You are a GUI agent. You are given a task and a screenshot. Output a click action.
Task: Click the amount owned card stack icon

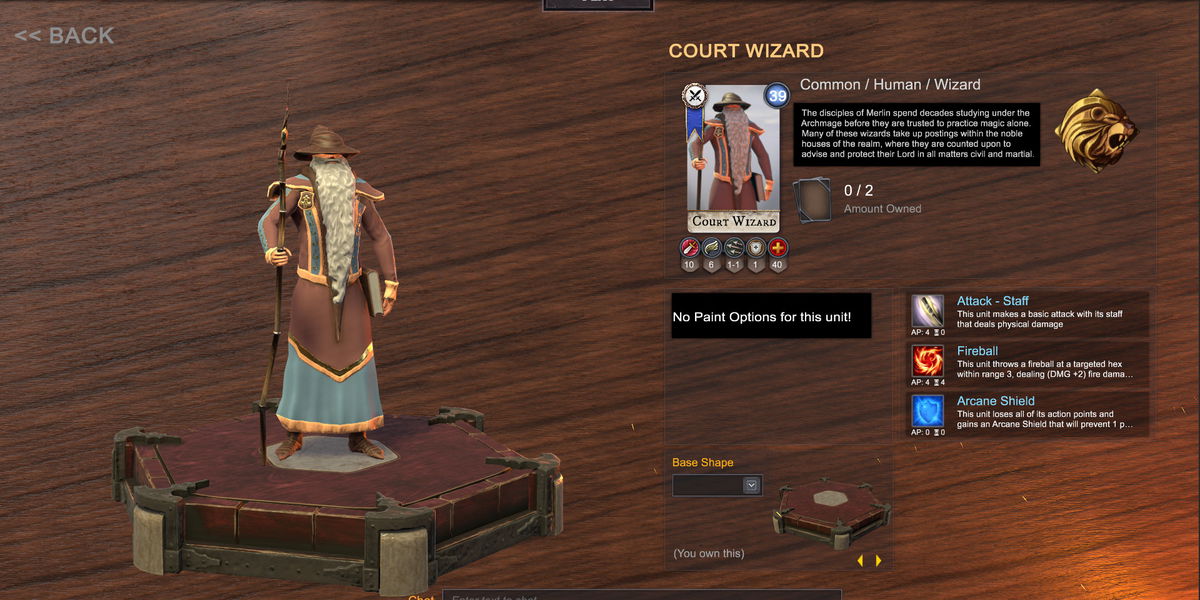(812, 199)
